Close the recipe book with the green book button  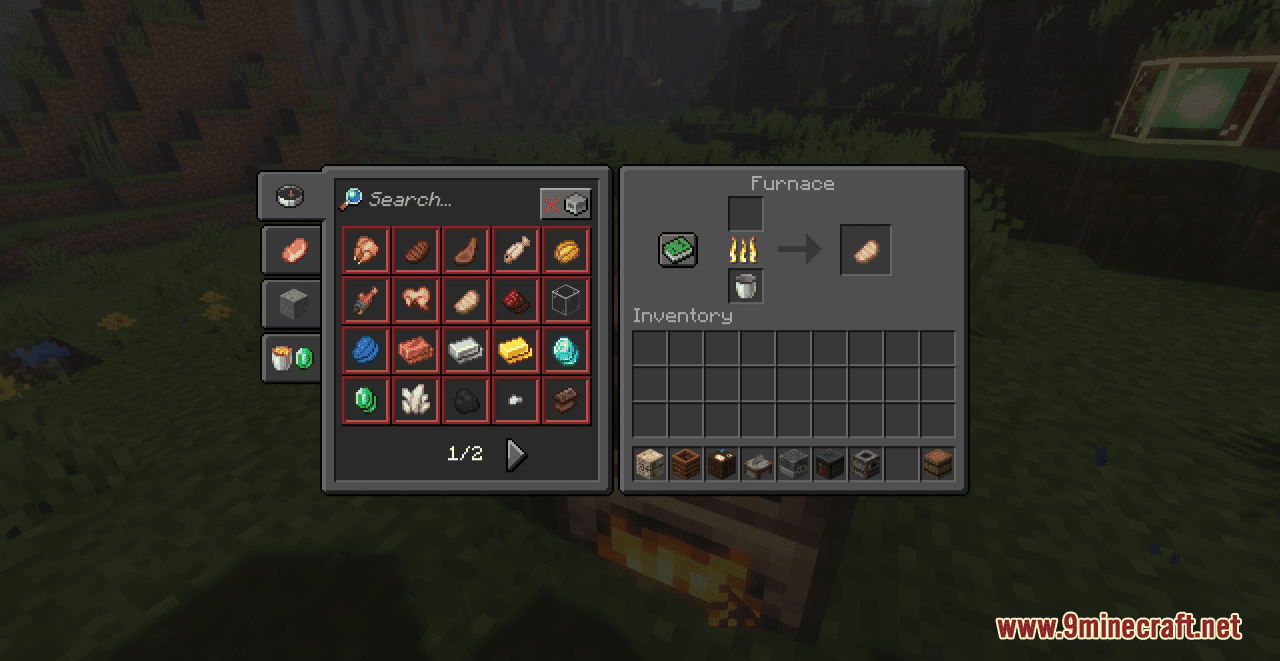677,250
